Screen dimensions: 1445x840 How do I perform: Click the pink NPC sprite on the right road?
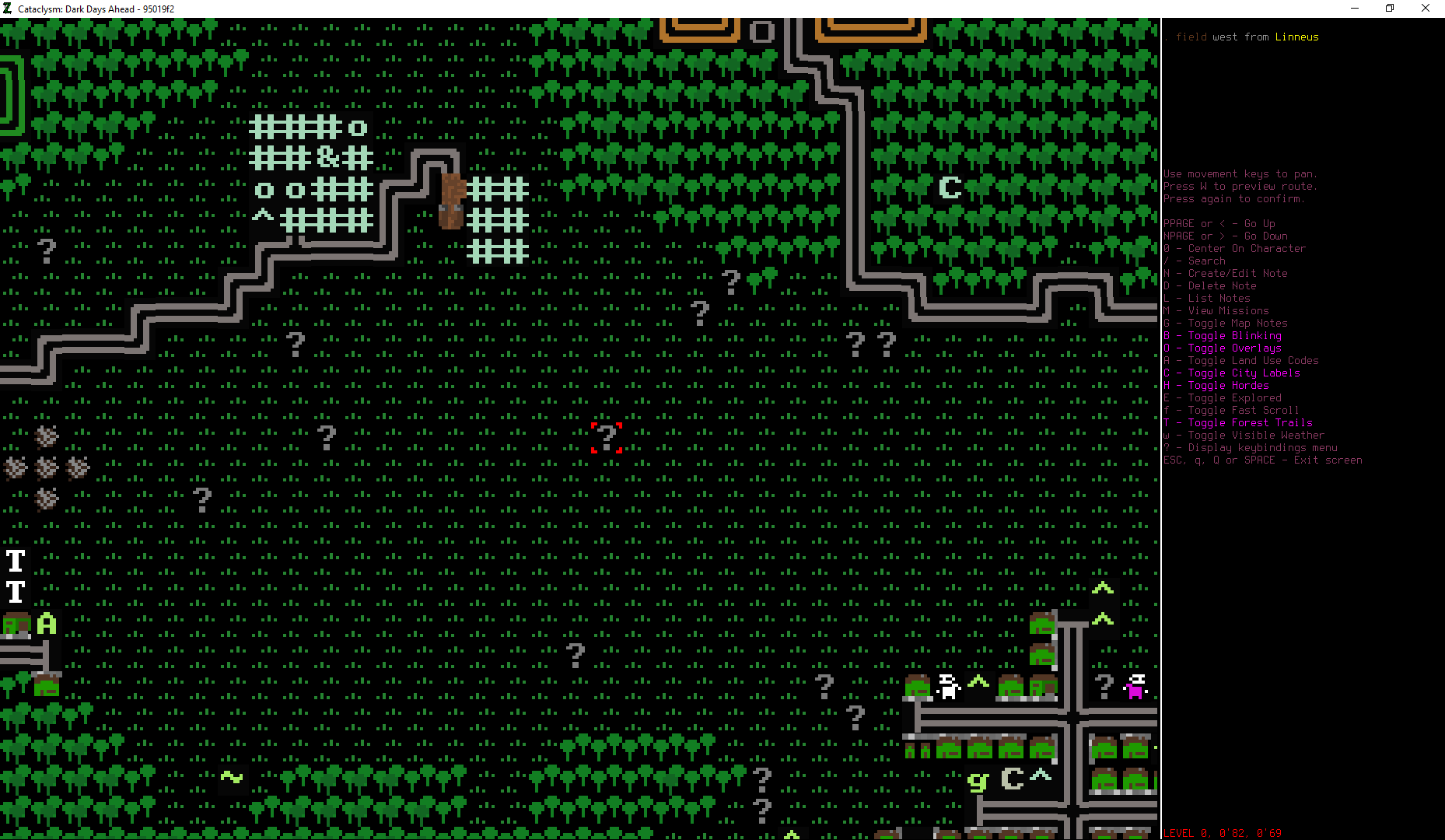tap(1135, 688)
